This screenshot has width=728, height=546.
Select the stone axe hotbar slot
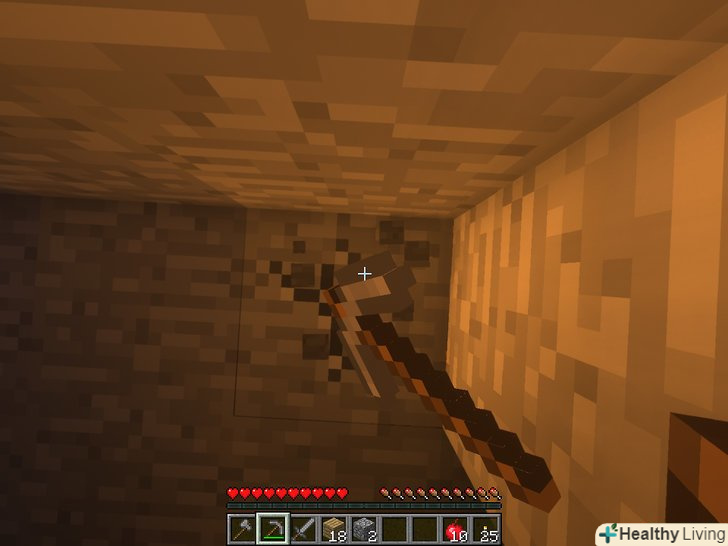click(x=242, y=529)
